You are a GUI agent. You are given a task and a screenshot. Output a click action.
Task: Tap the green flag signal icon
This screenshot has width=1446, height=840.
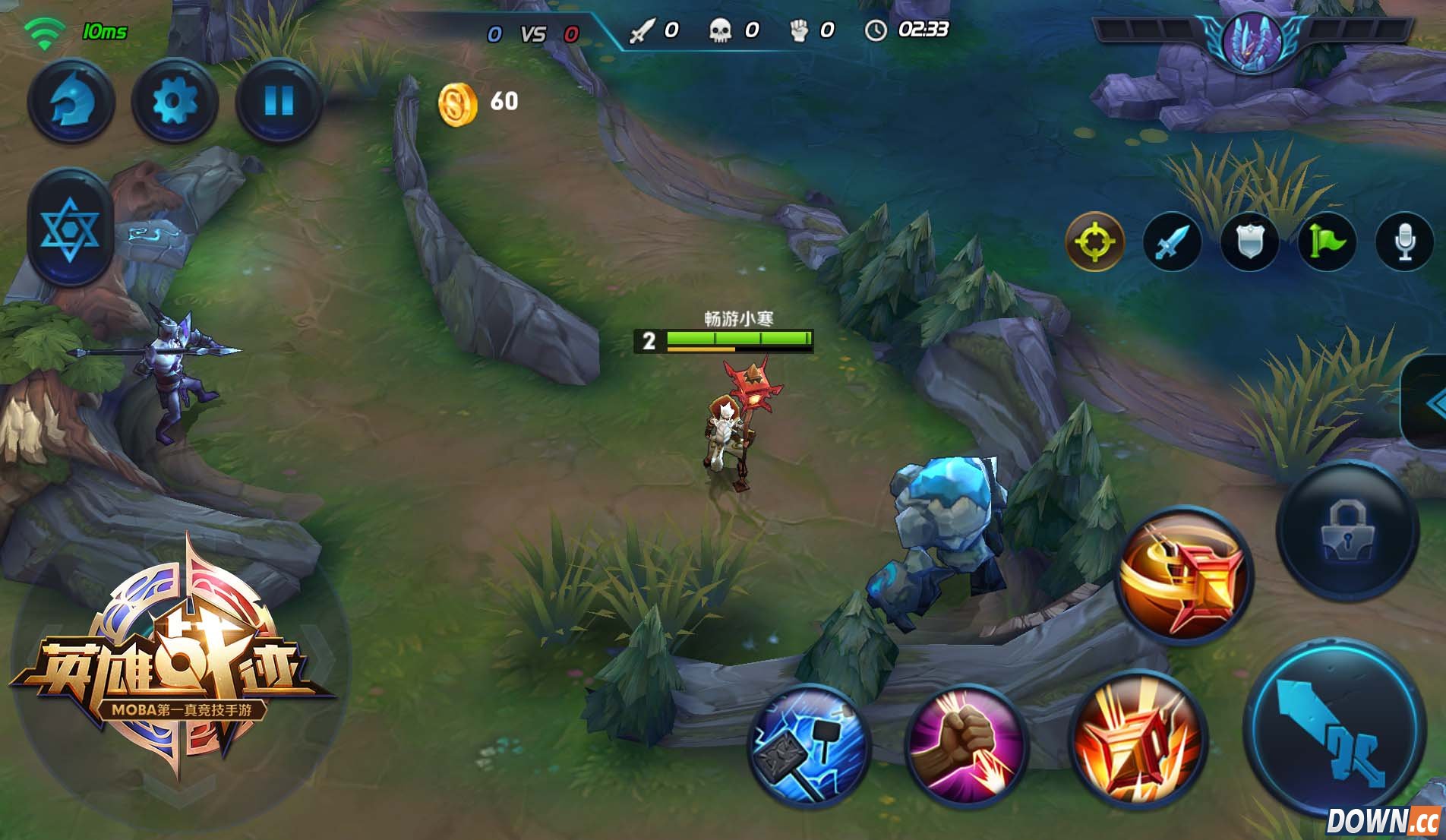(1325, 243)
